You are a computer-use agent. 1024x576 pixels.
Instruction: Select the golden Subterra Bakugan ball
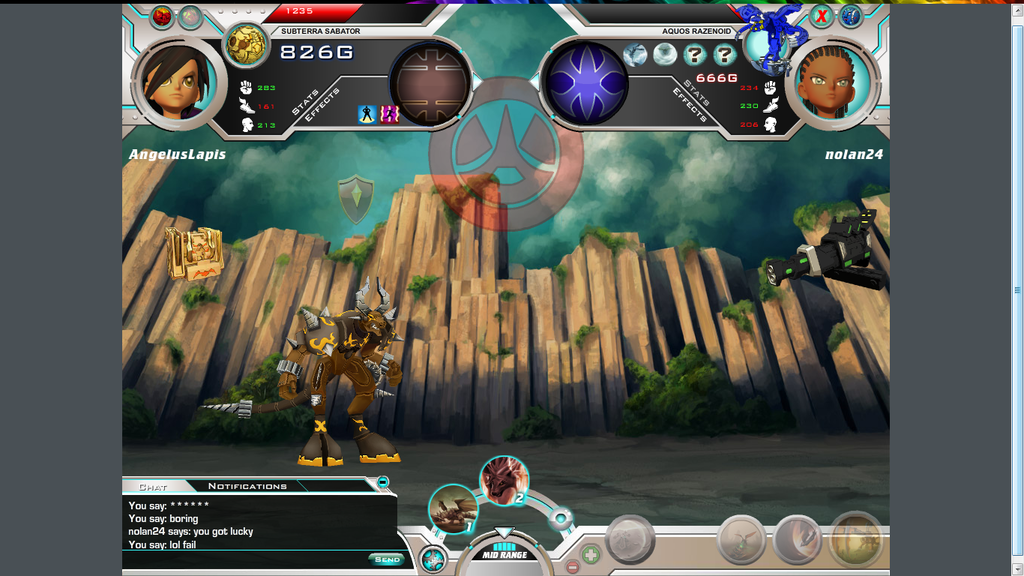coord(245,44)
